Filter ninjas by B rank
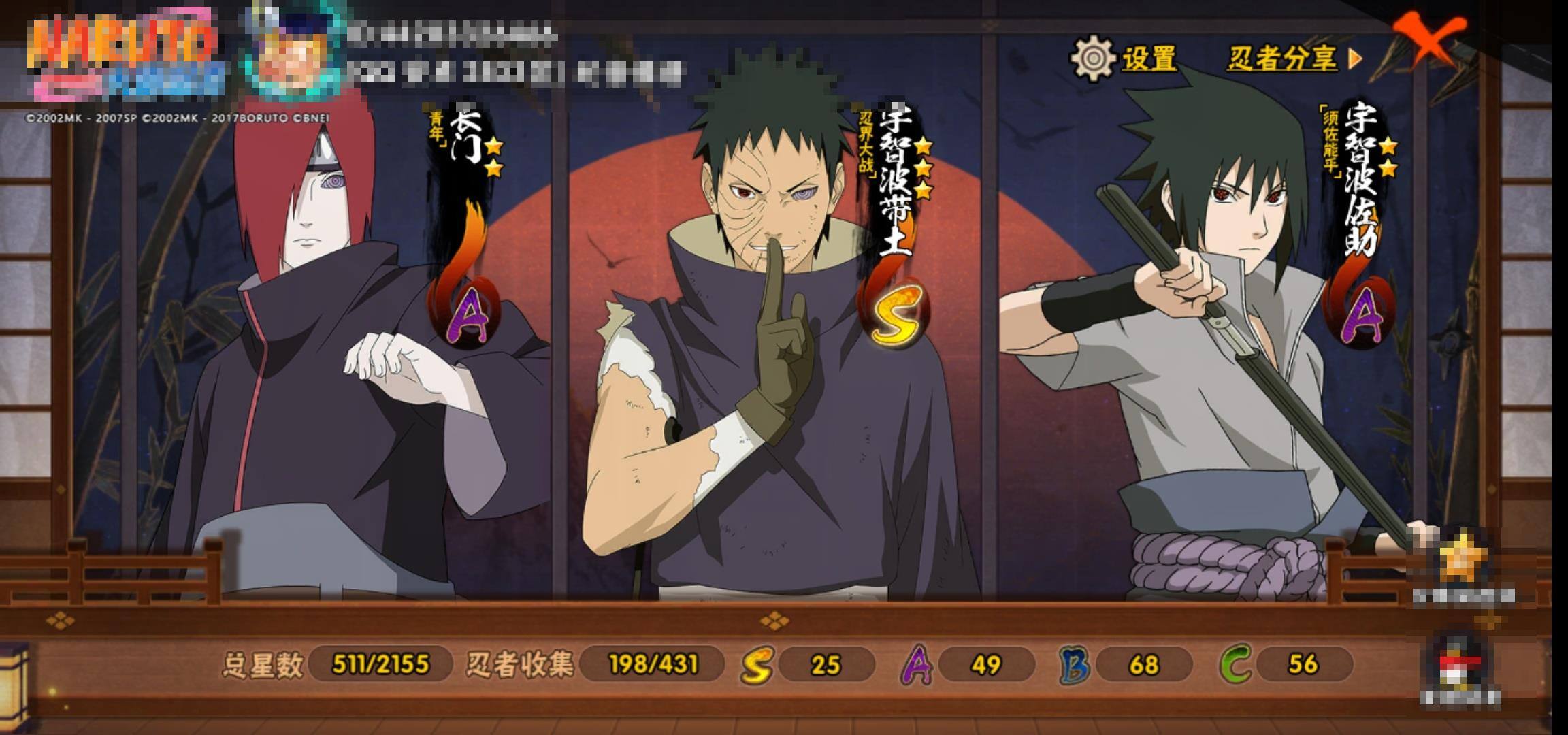Image resolution: width=1568 pixels, height=735 pixels. [1075, 664]
